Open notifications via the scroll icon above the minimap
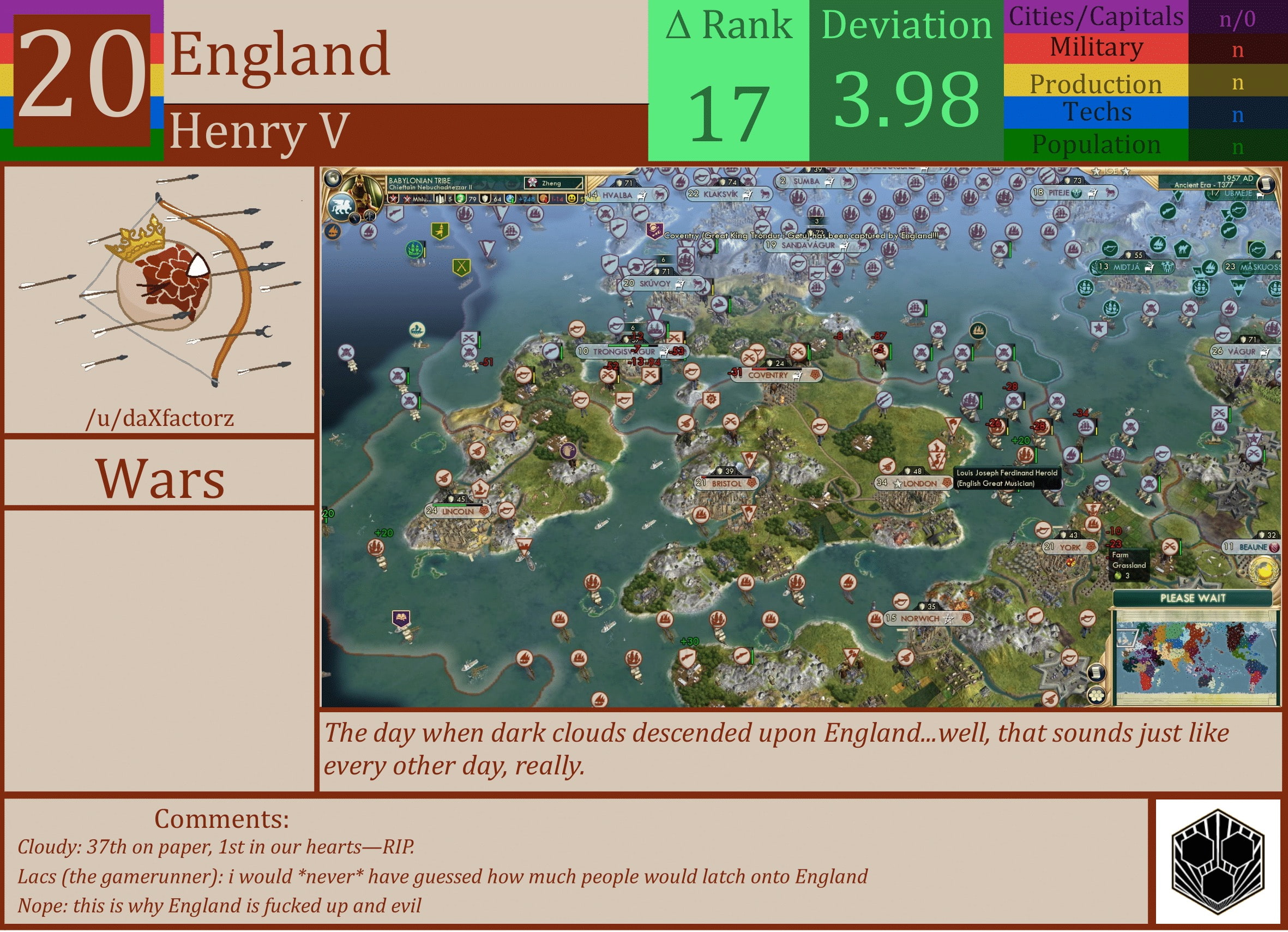1288x932 pixels. (x=1097, y=672)
